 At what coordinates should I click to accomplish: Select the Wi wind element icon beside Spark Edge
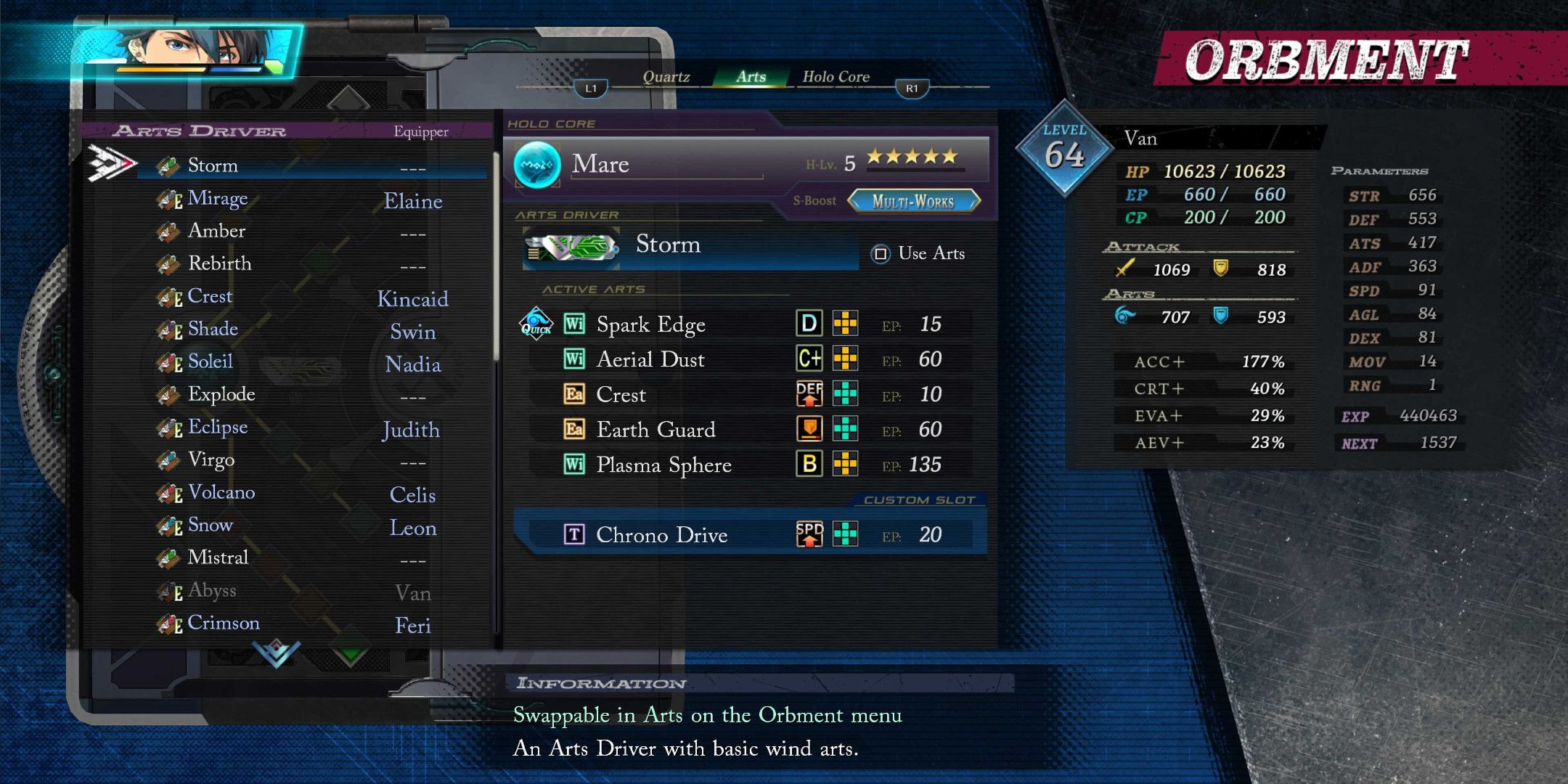(573, 324)
